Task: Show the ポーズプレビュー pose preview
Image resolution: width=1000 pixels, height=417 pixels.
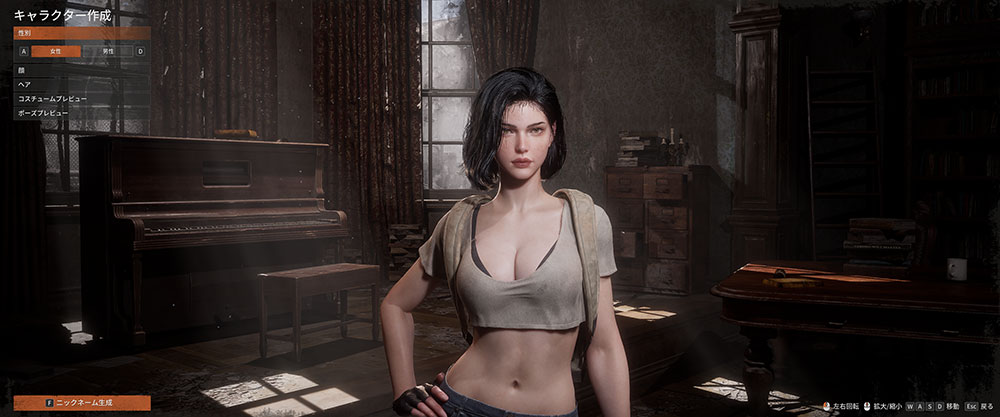Action: click(82, 113)
